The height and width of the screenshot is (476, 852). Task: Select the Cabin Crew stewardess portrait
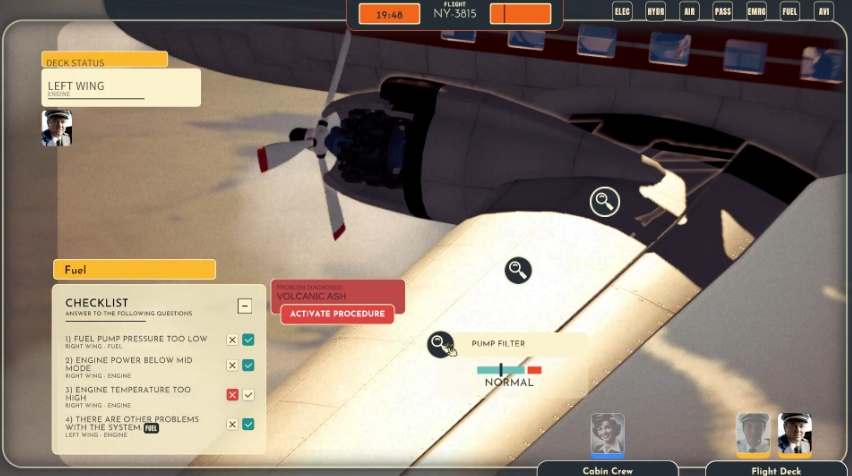[x=607, y=434]
